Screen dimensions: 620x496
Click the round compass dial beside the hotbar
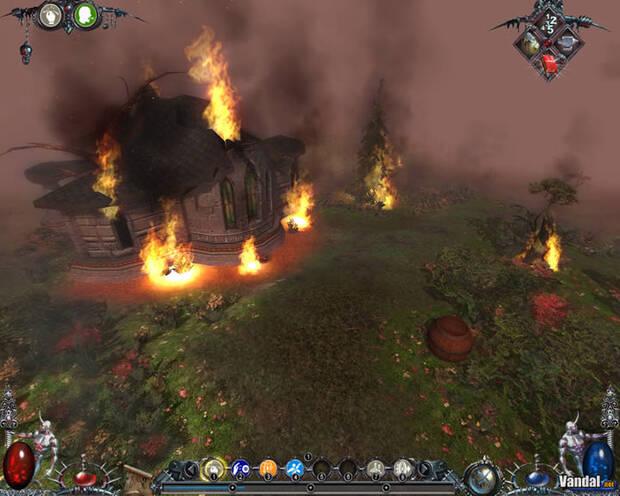(484, 475)
